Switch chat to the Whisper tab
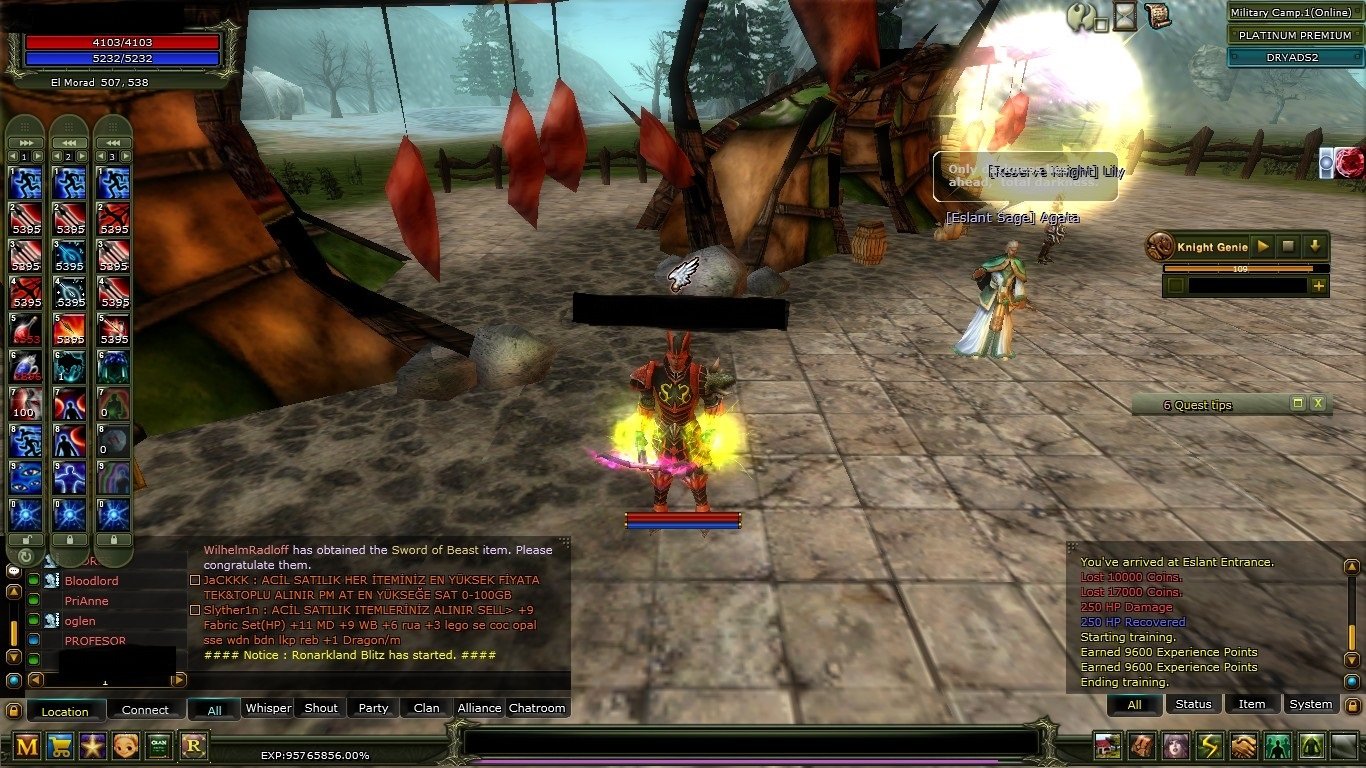The image size is (1366, 768). 268,708
